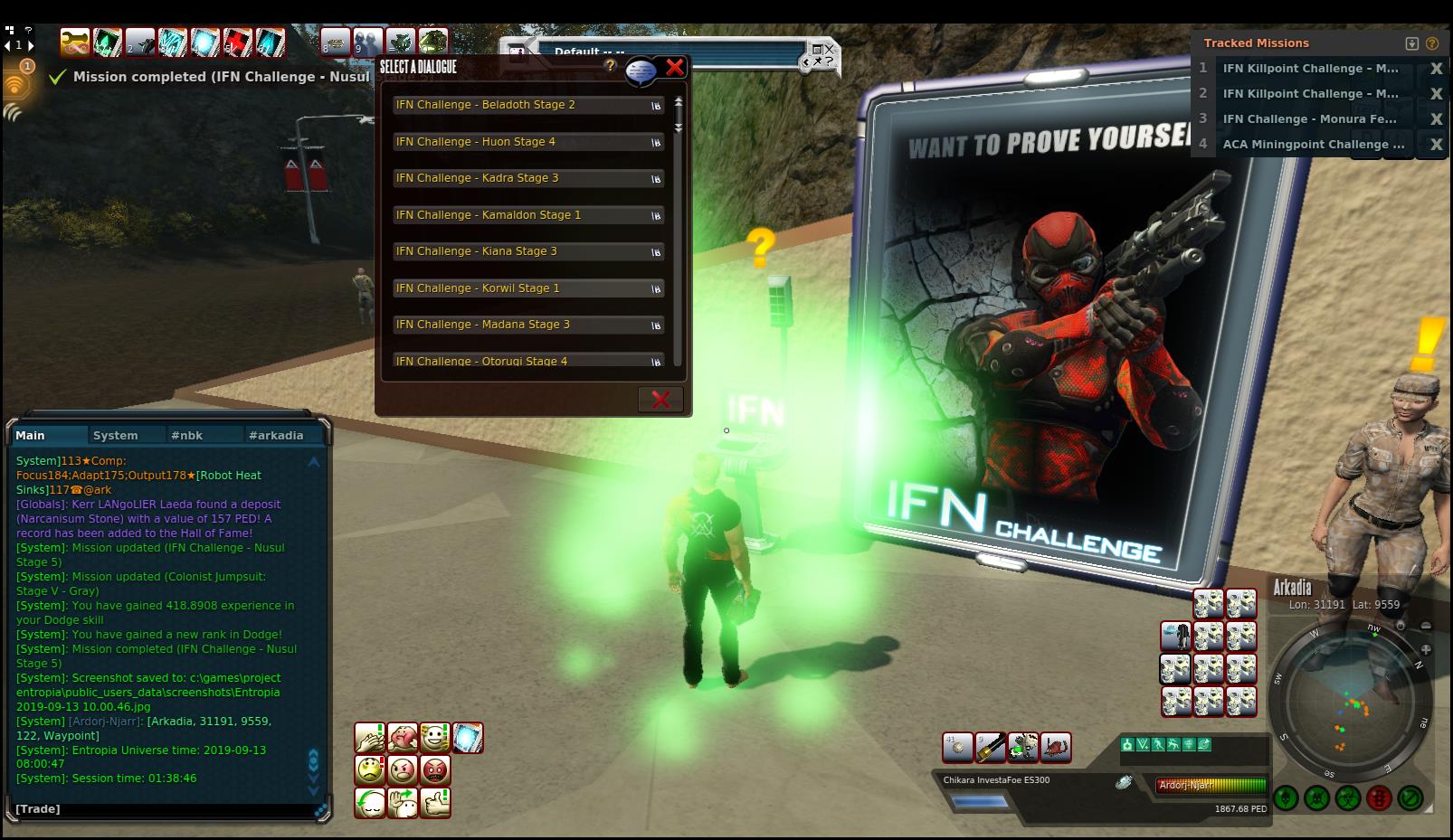Stop tracking IFN Challenge - Monura mission
The image size is (1453, 840).
coord(1435,119)
